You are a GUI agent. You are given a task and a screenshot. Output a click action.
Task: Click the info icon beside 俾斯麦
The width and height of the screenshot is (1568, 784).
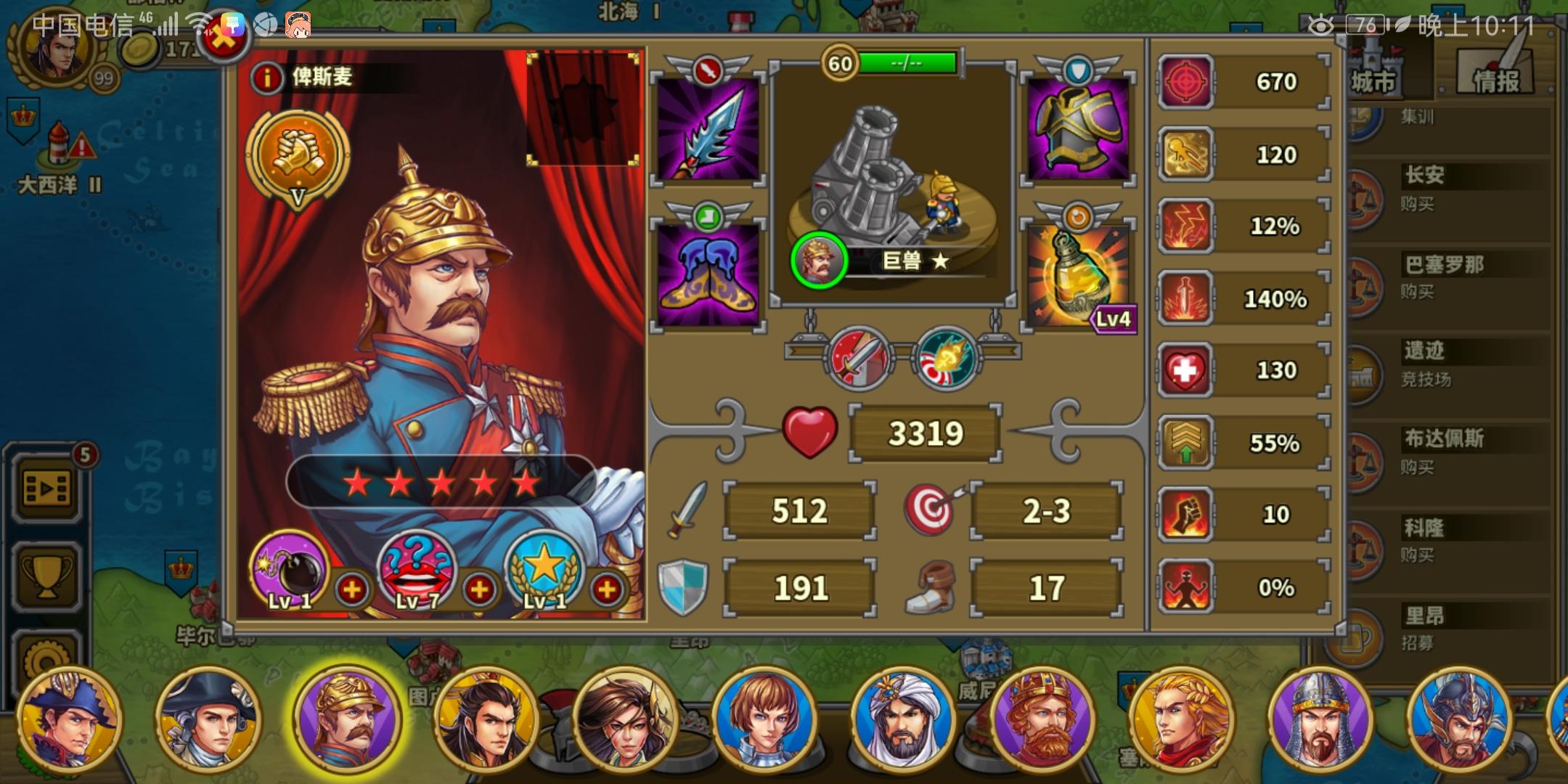coord(266,78)
